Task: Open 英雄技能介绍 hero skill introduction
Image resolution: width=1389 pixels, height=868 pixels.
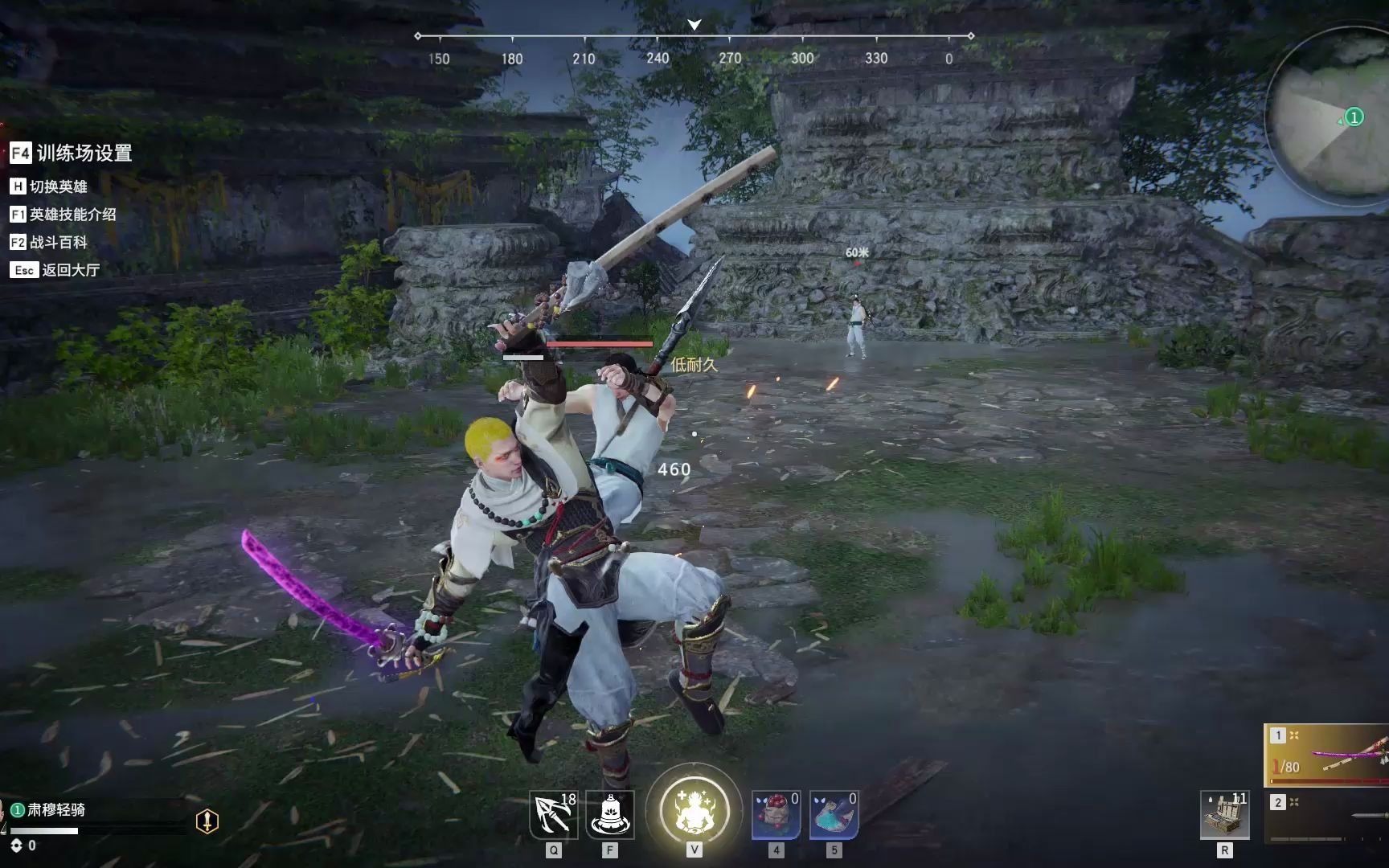Action: (x=64, y=215)
